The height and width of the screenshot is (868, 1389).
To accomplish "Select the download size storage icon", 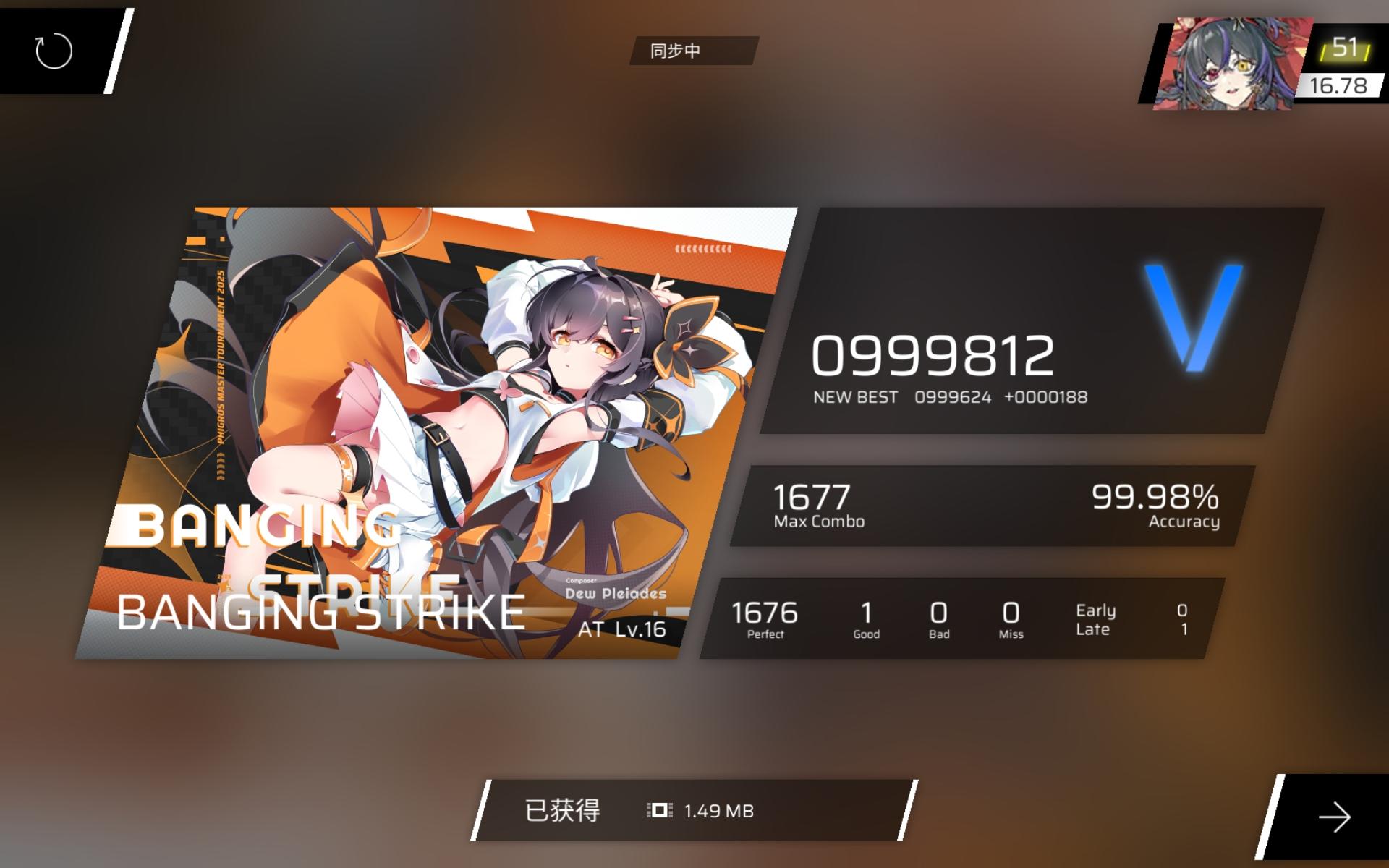I will [657, 811].
